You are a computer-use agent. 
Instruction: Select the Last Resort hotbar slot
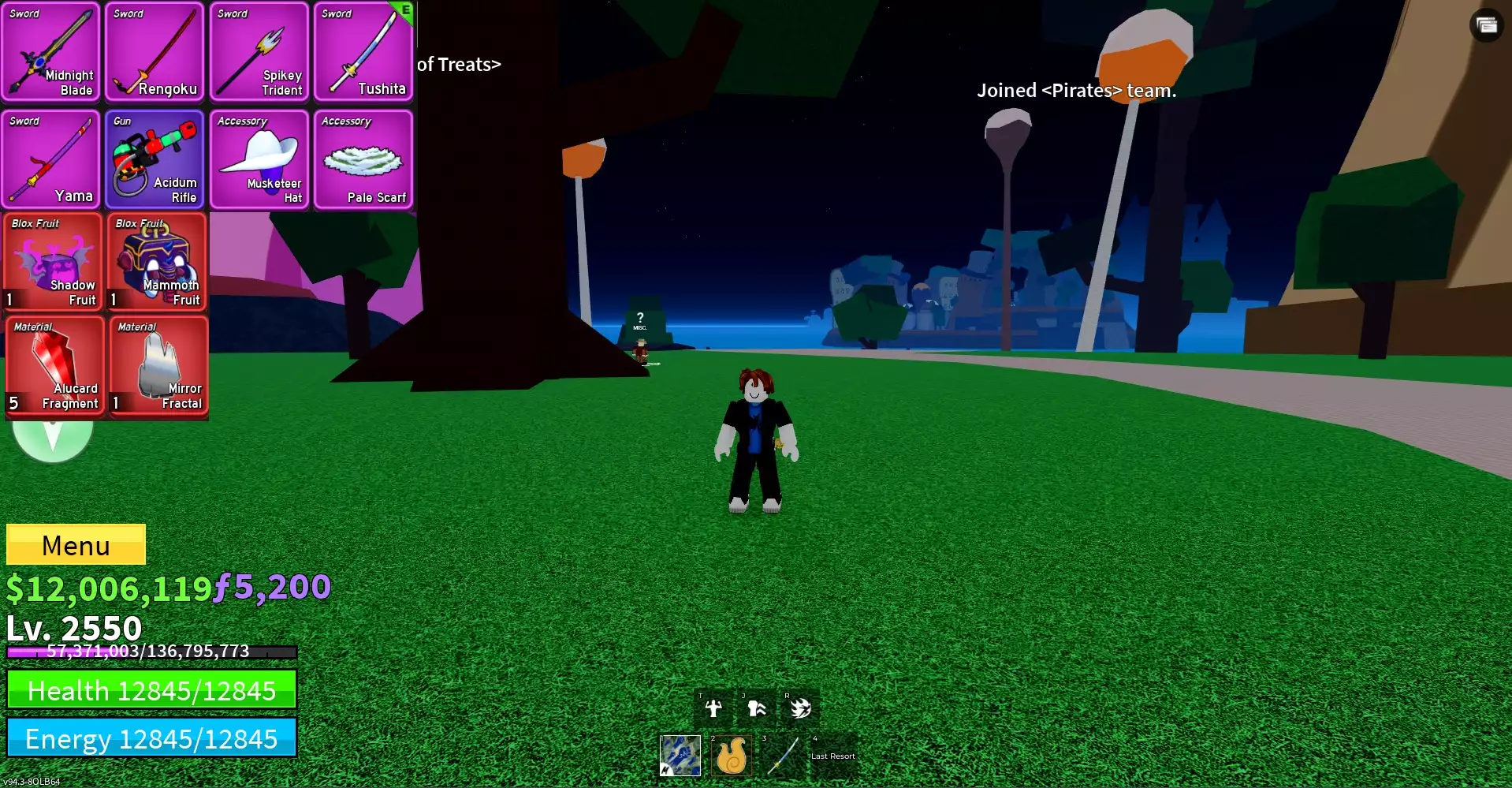click(832, 755)
